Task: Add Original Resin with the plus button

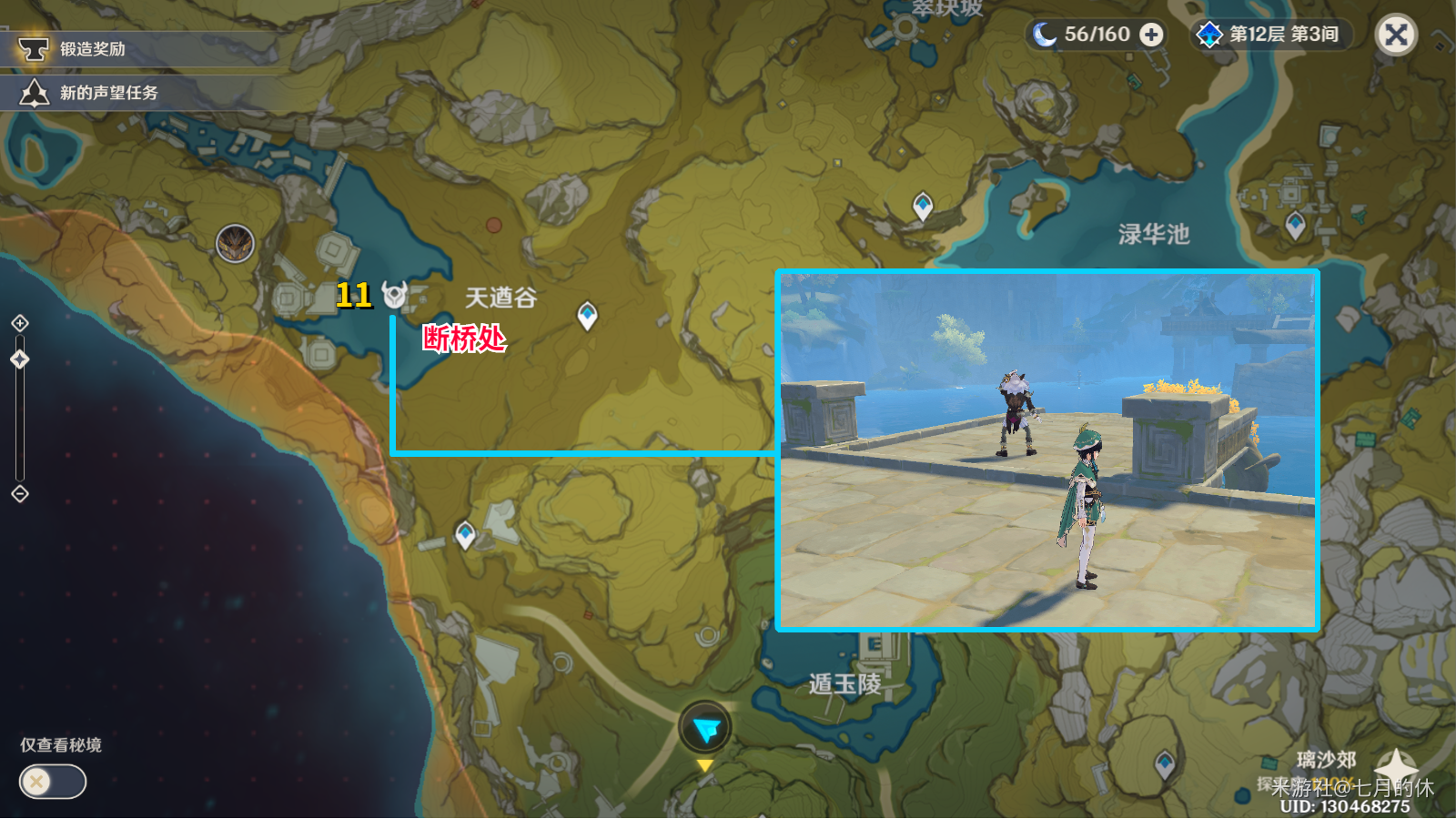Action: (1151, 35)
